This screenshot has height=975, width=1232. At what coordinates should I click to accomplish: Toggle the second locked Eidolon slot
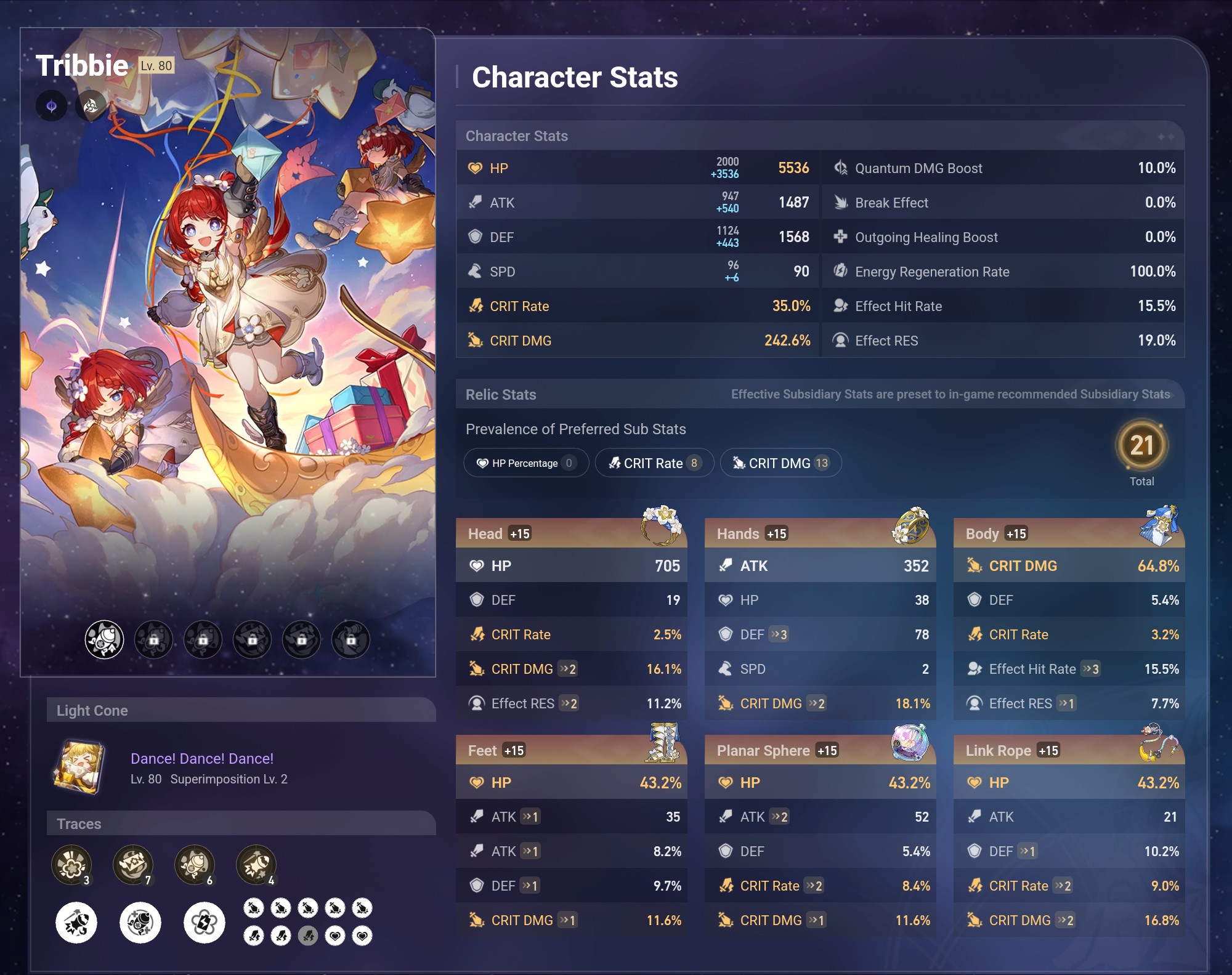click(154, 639)
